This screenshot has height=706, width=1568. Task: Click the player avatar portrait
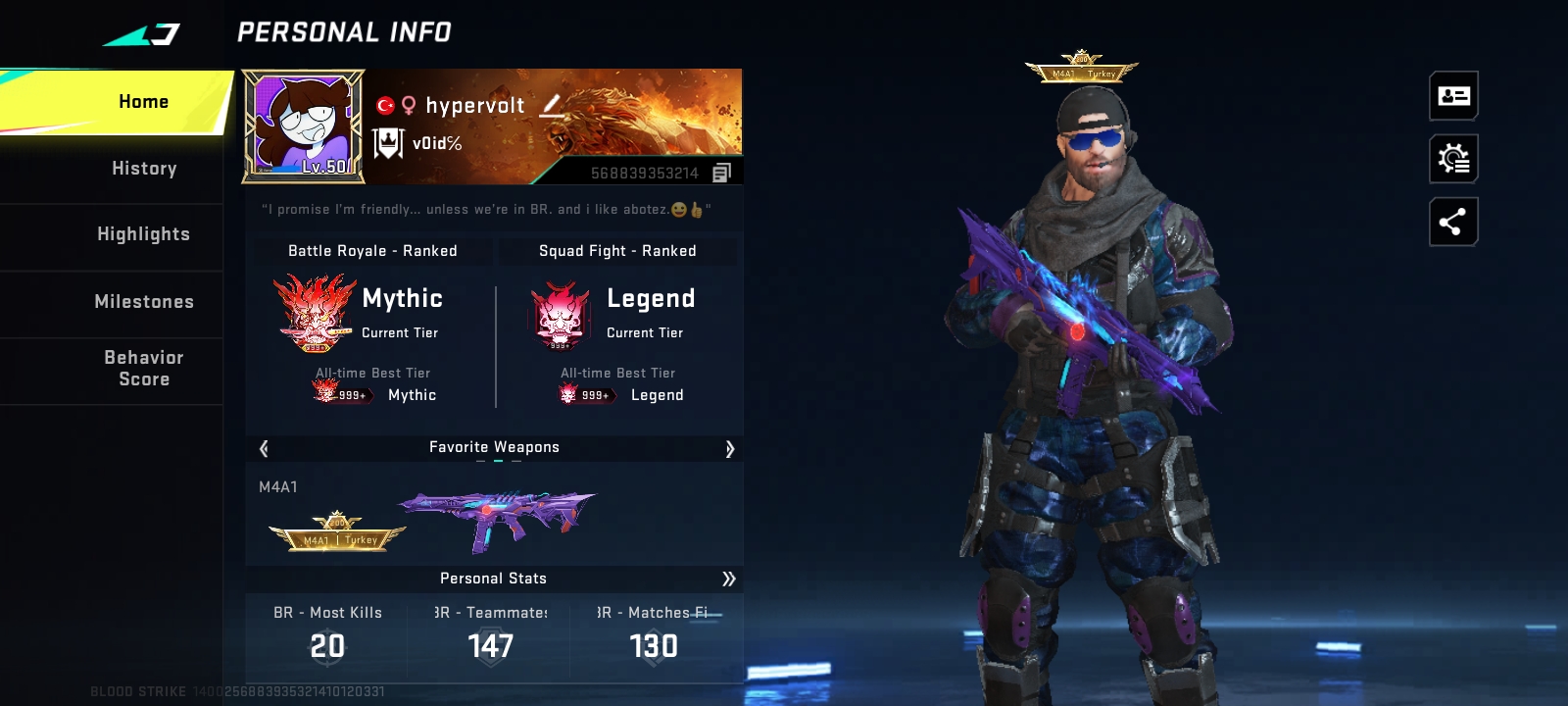click(303, 126)
